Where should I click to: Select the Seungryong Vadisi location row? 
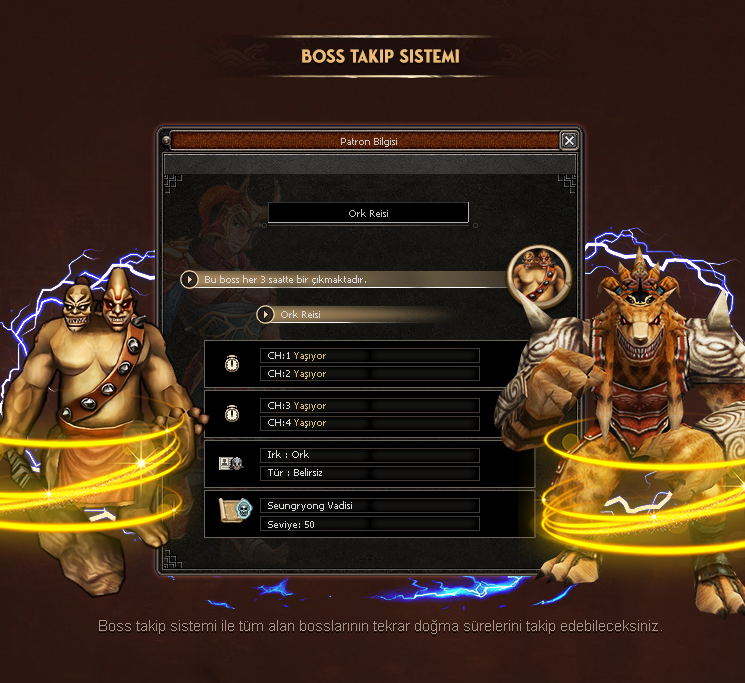[x=369, y=506]
